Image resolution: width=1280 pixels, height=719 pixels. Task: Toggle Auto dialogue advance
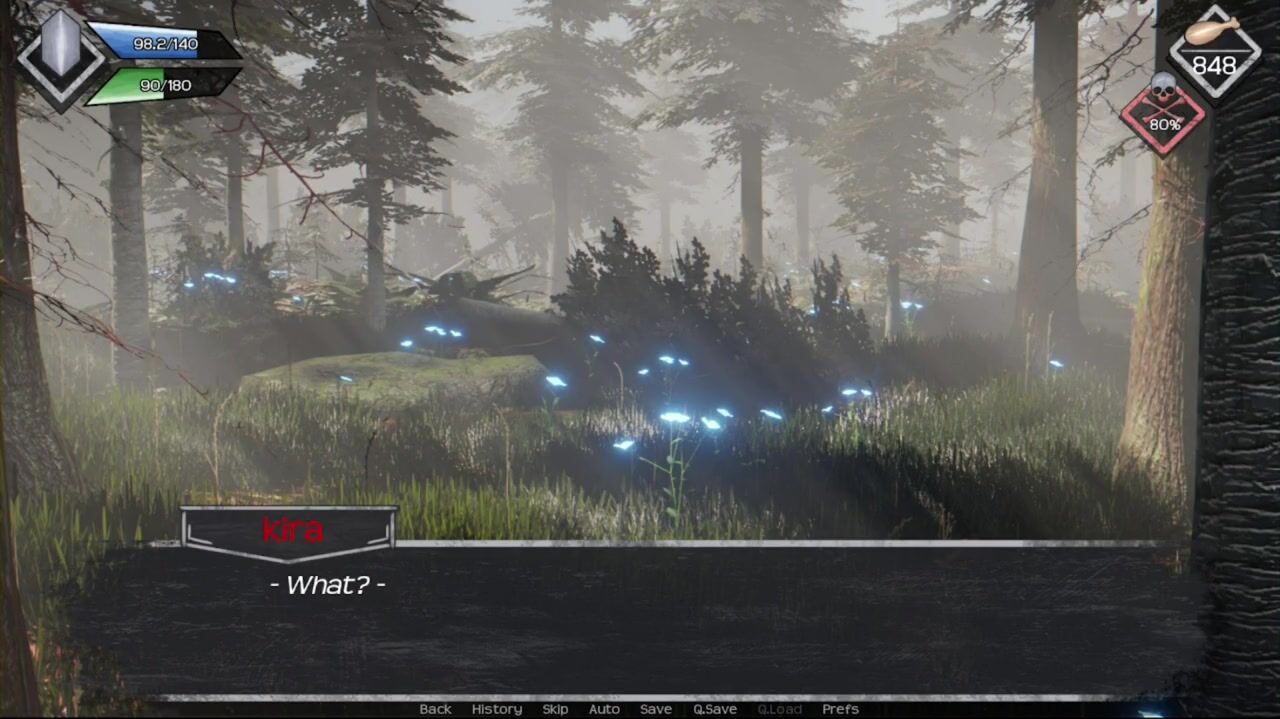point(604,709)
